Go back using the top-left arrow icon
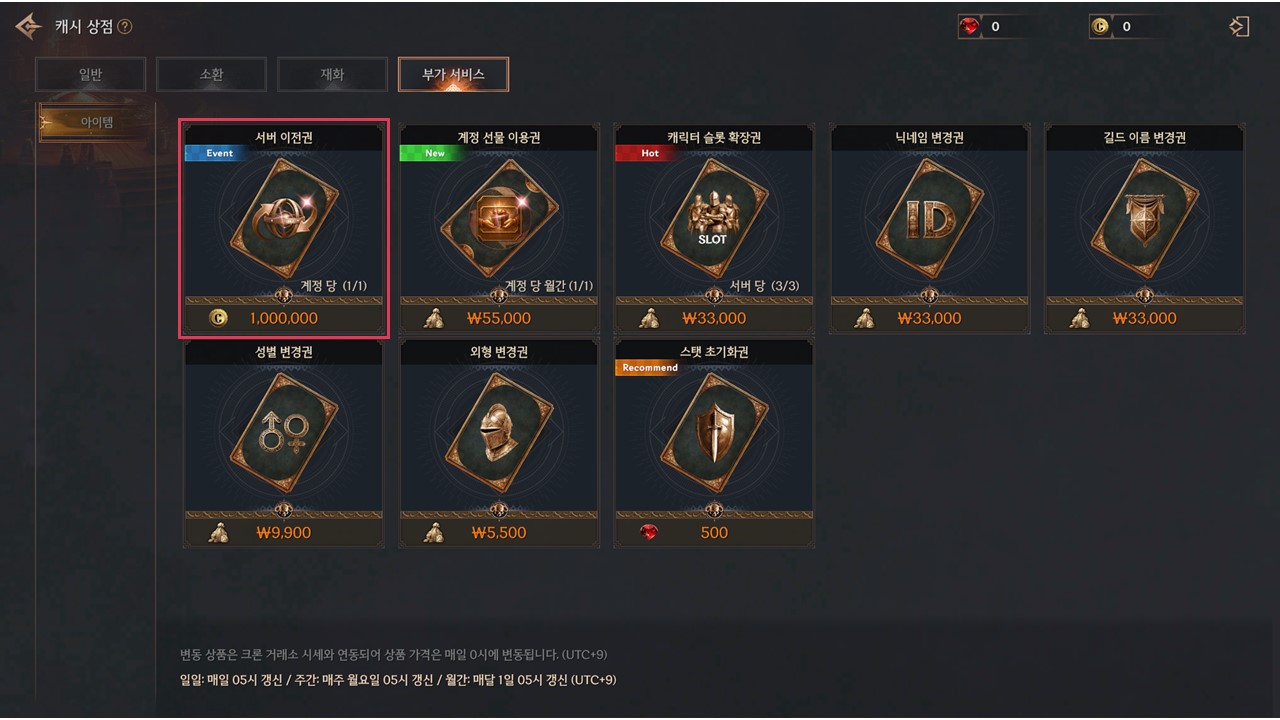 (28, 27)
